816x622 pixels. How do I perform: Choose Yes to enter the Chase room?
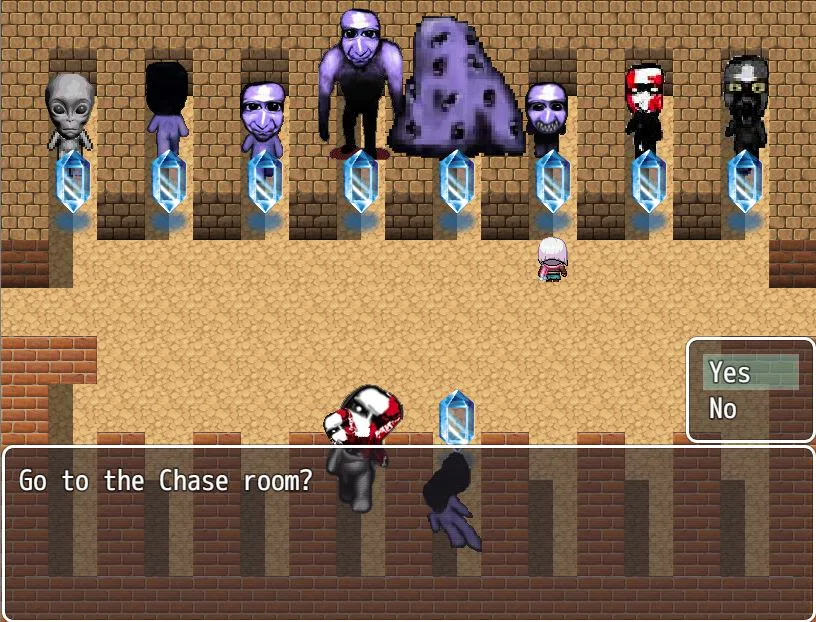(730, 373)
